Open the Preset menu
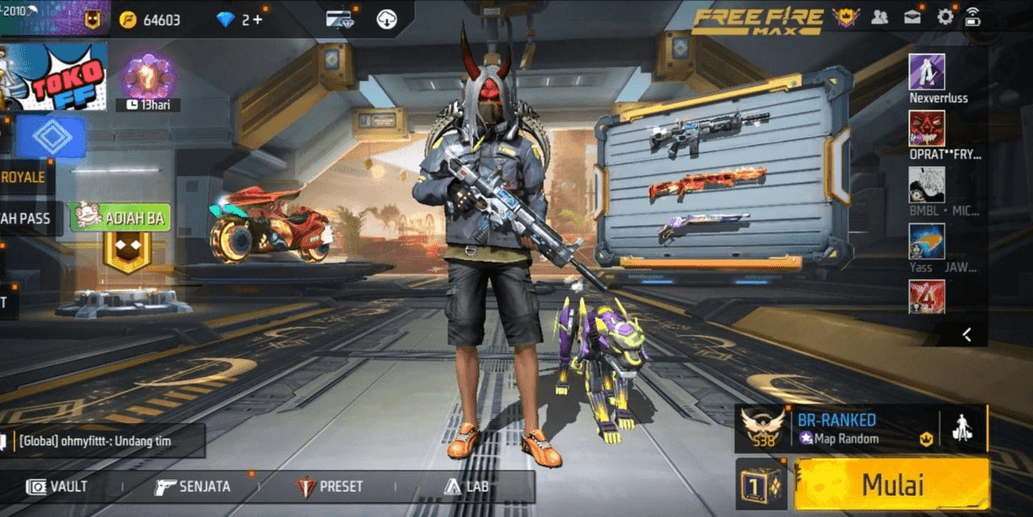Image resolution: width=1033 pixels, height=517 pixels. [x=330, y=487]
